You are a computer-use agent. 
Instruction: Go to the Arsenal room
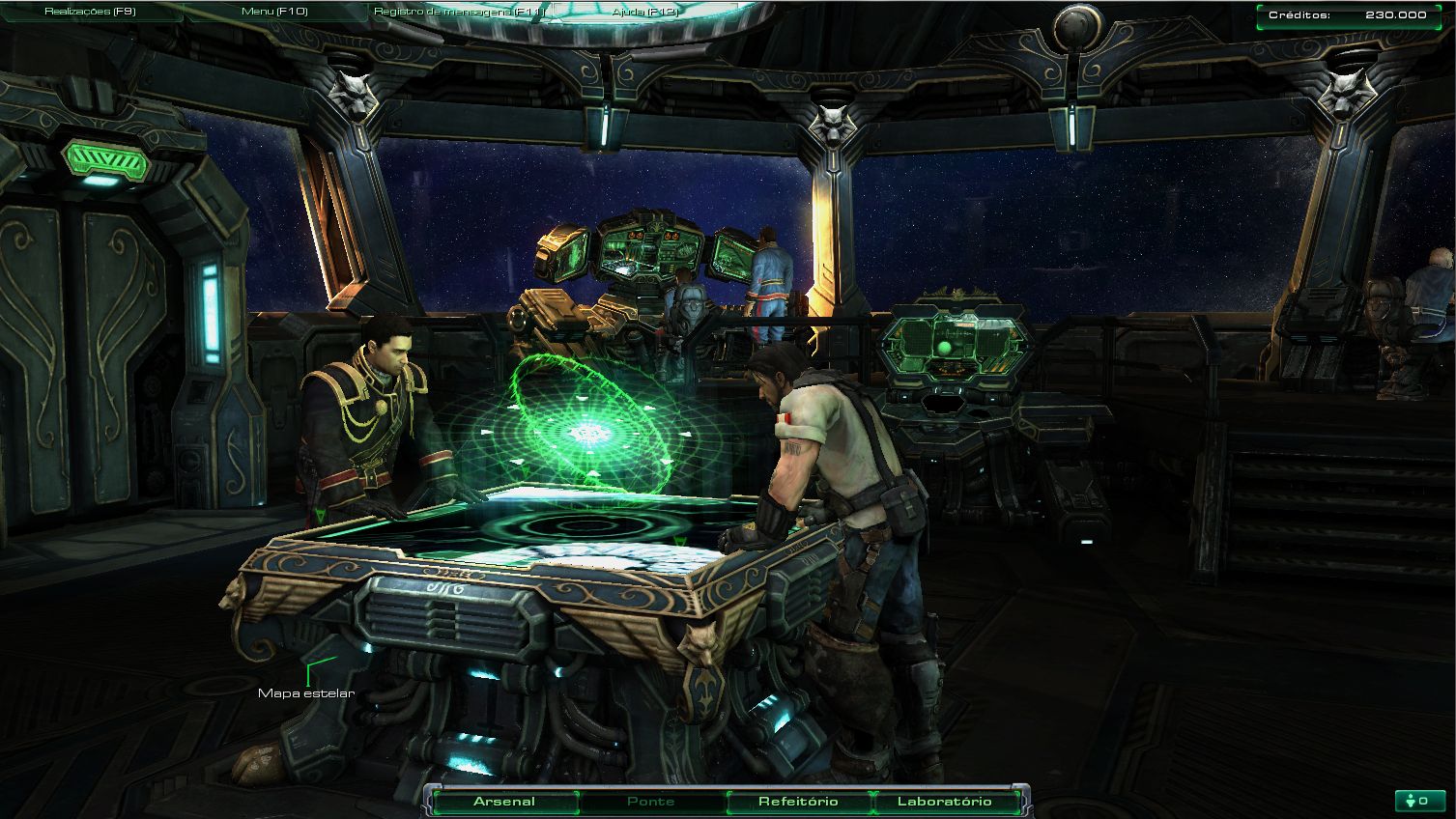504,802
